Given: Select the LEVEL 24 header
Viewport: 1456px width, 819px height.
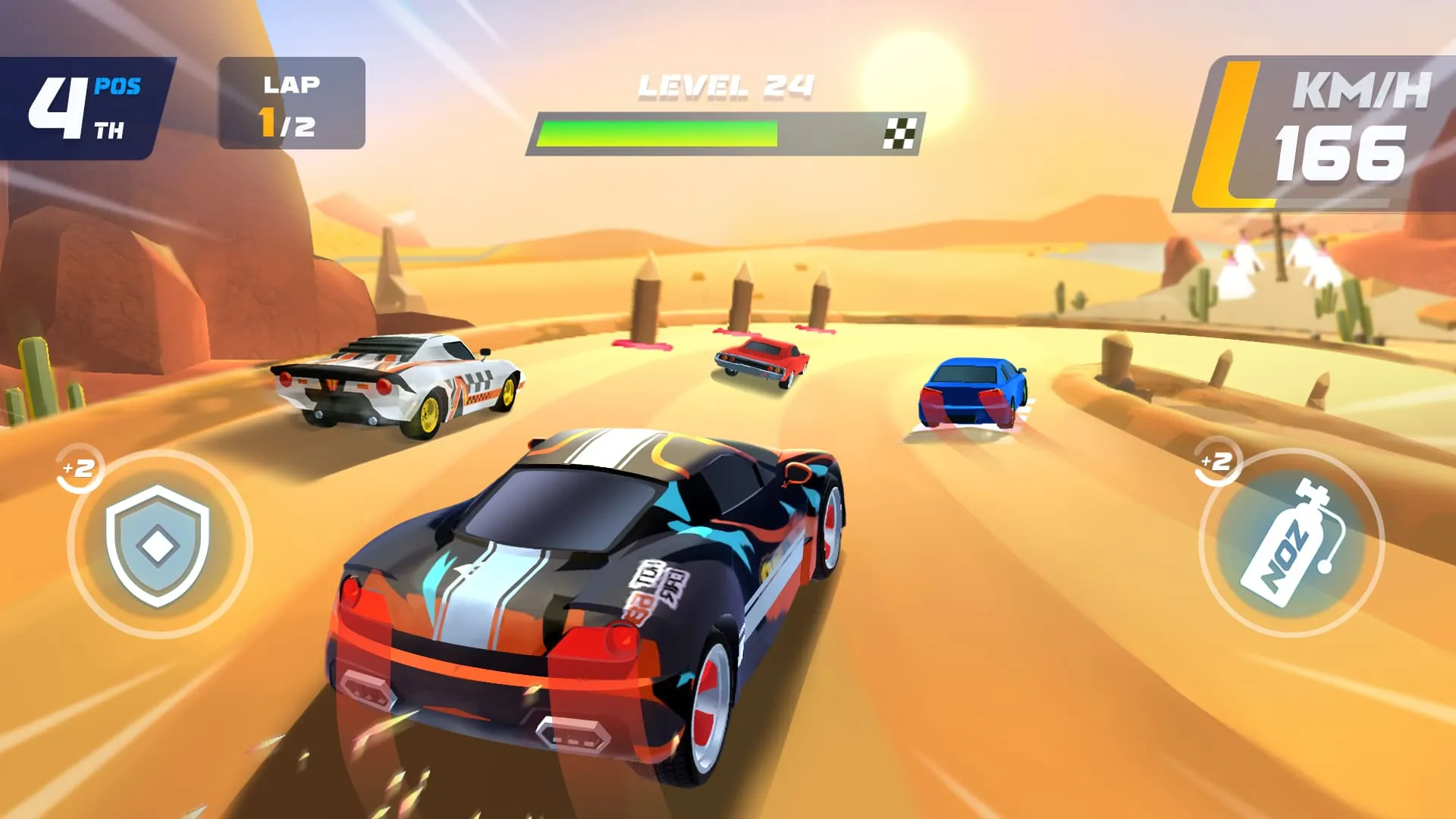Looking at the screenshot, I should pos(724,86).
